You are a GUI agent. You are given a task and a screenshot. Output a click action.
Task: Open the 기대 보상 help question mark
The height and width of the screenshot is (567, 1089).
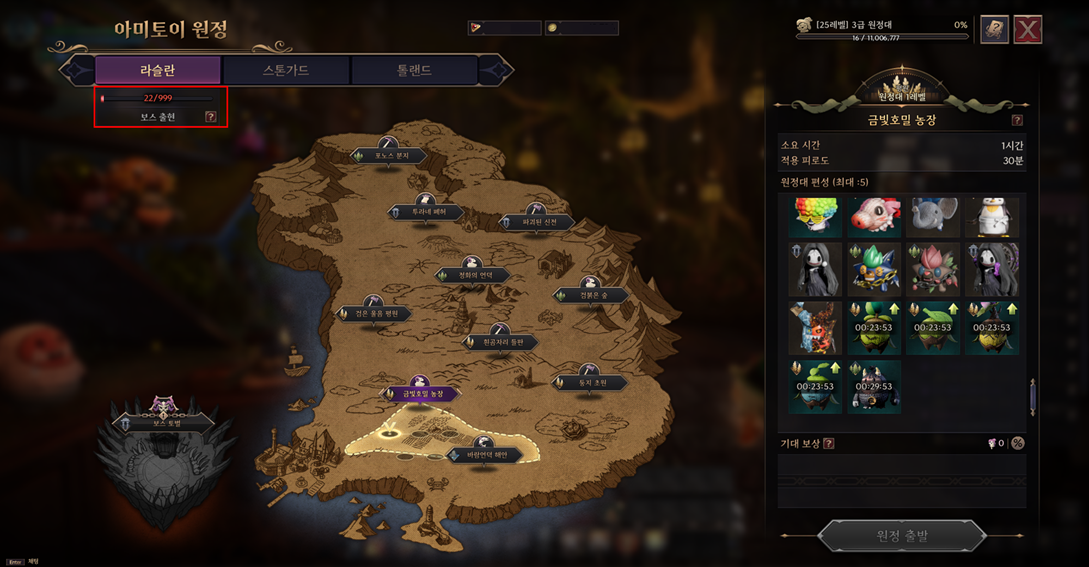tap(828, 443)
